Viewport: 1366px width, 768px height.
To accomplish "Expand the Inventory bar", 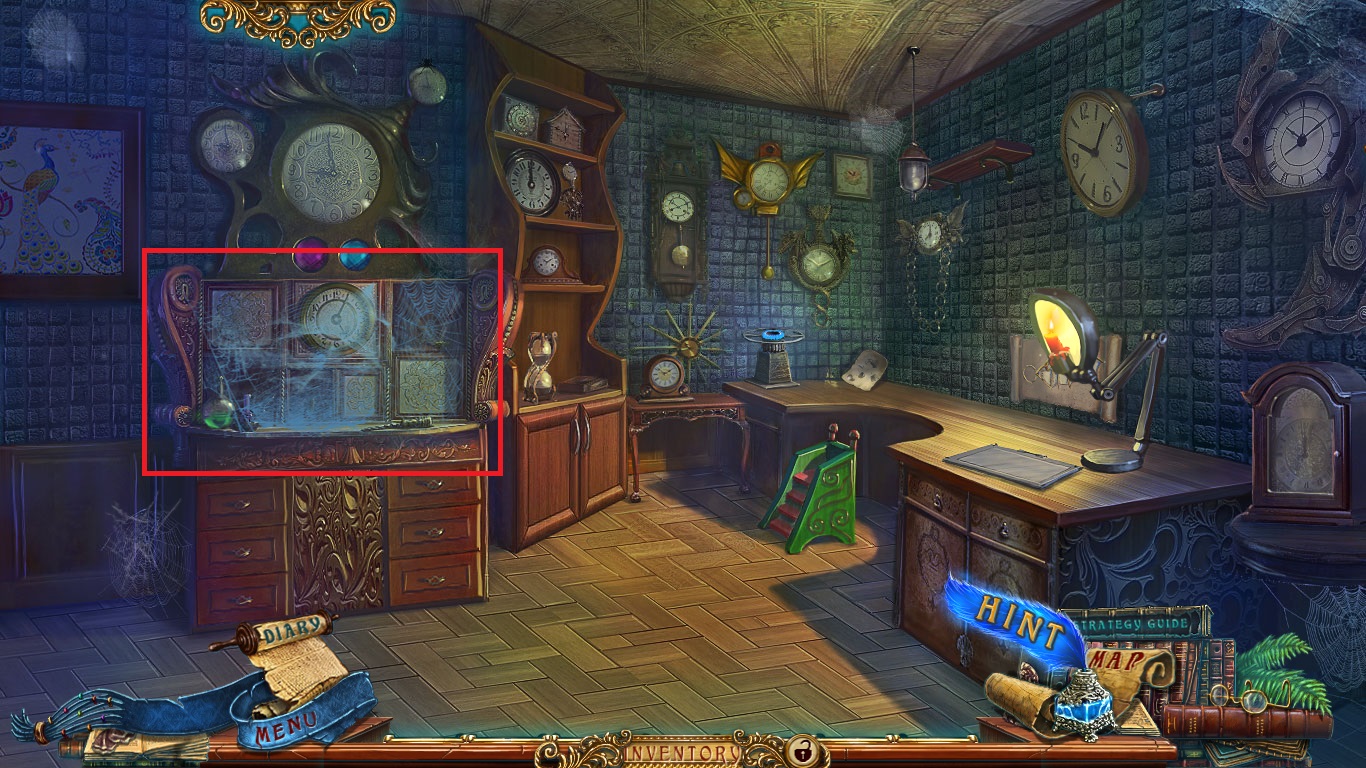I will pos(682,750).
